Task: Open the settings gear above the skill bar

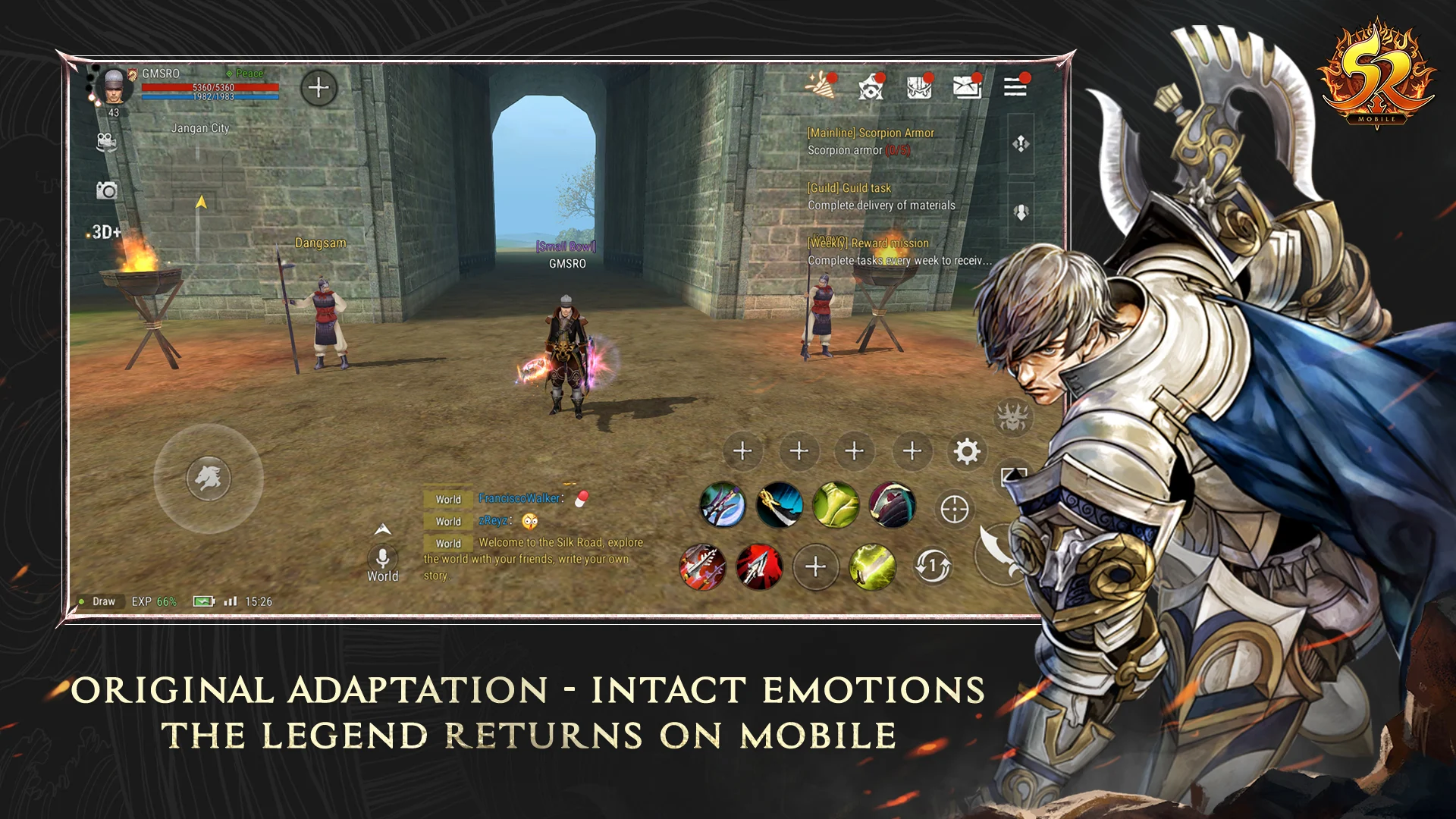Action: click(967, 451)
